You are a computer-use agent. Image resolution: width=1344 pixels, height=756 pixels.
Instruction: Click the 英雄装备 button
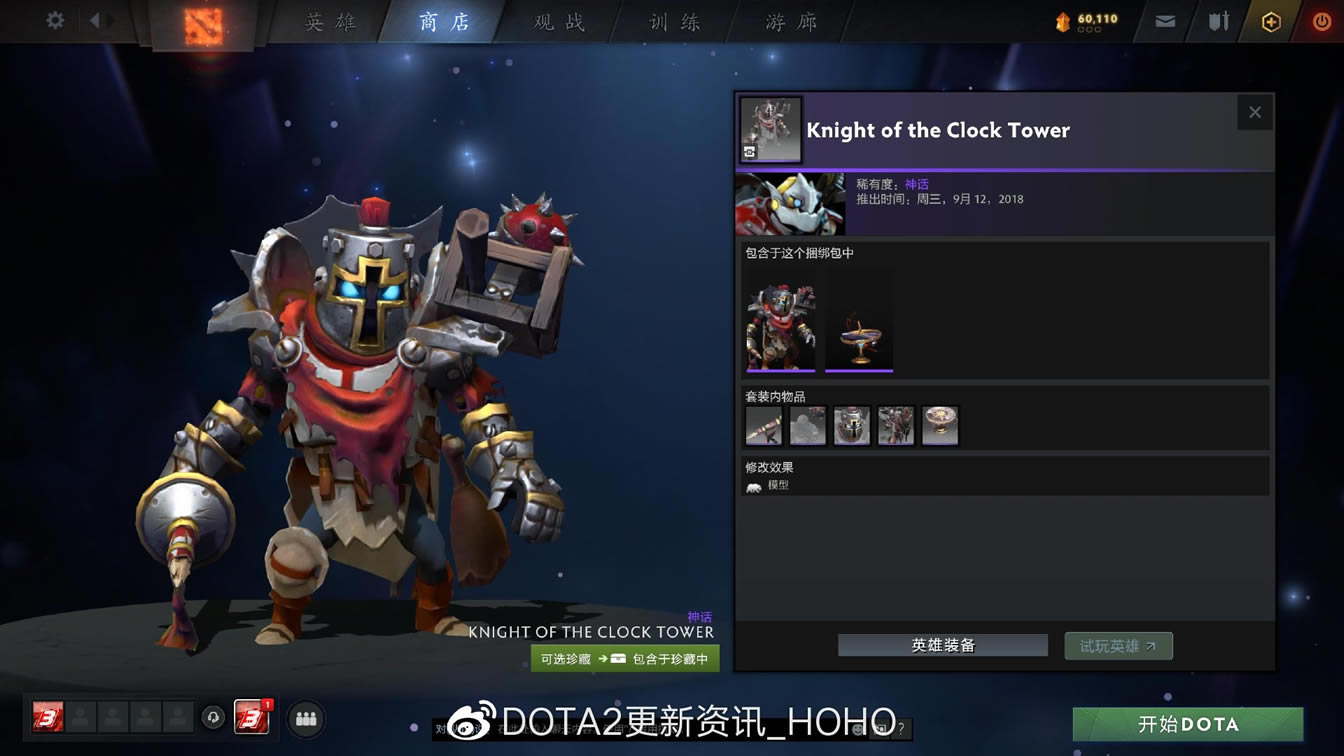pos(941,645)
